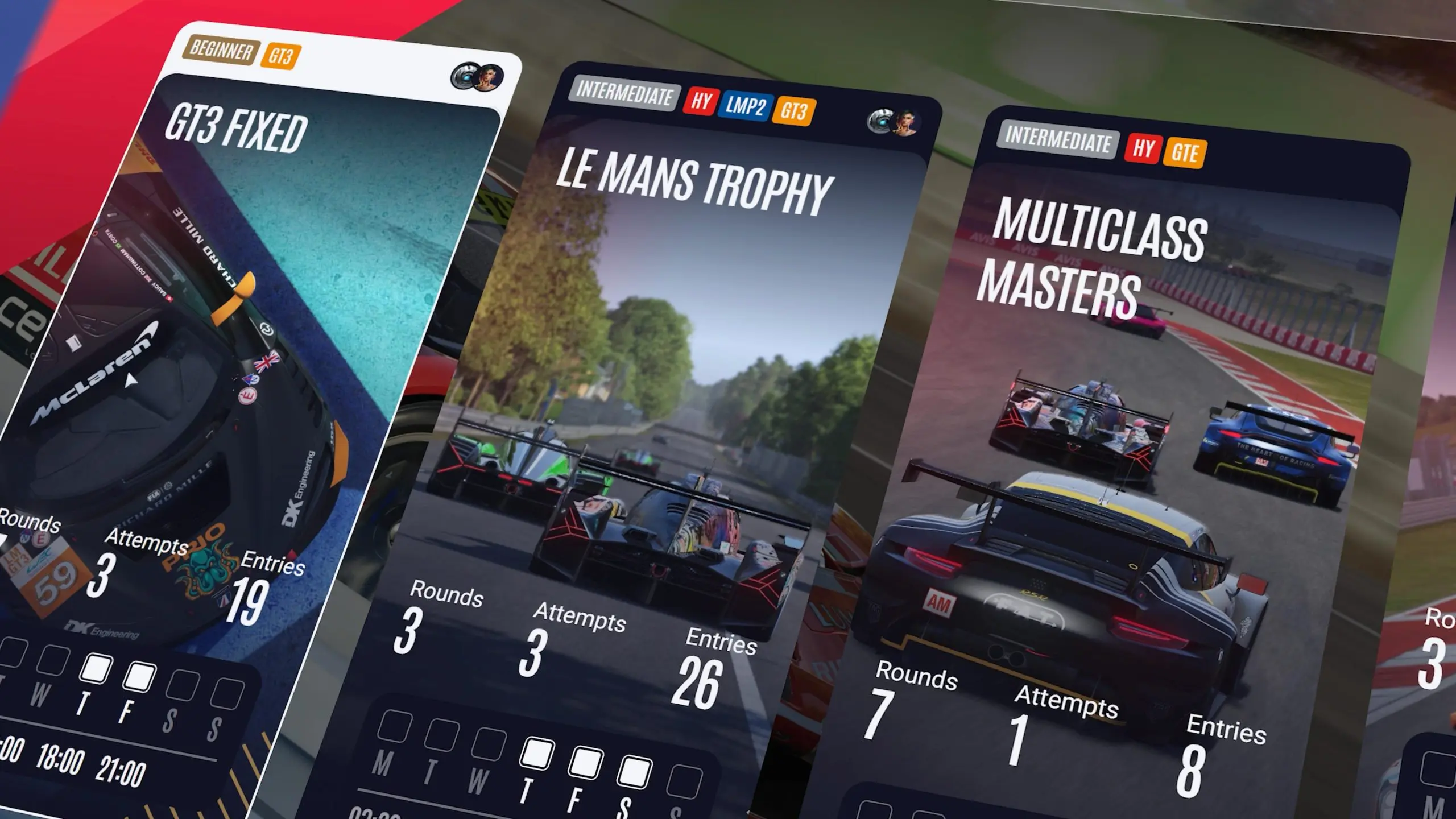Select the driver portrait avatar on GT3 Fixed card
Image resolution: width=1456 pixels, height=819 pixels.
488,76
